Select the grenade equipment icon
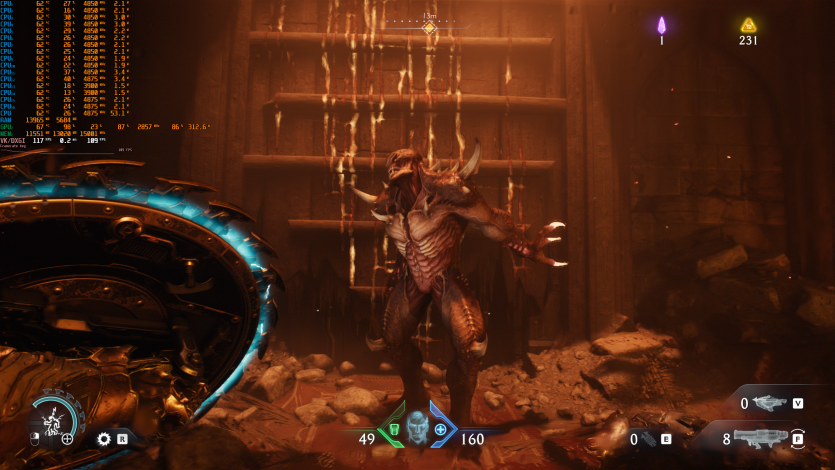This screenshot has width=835, height=470. click(x=648, y=438)
